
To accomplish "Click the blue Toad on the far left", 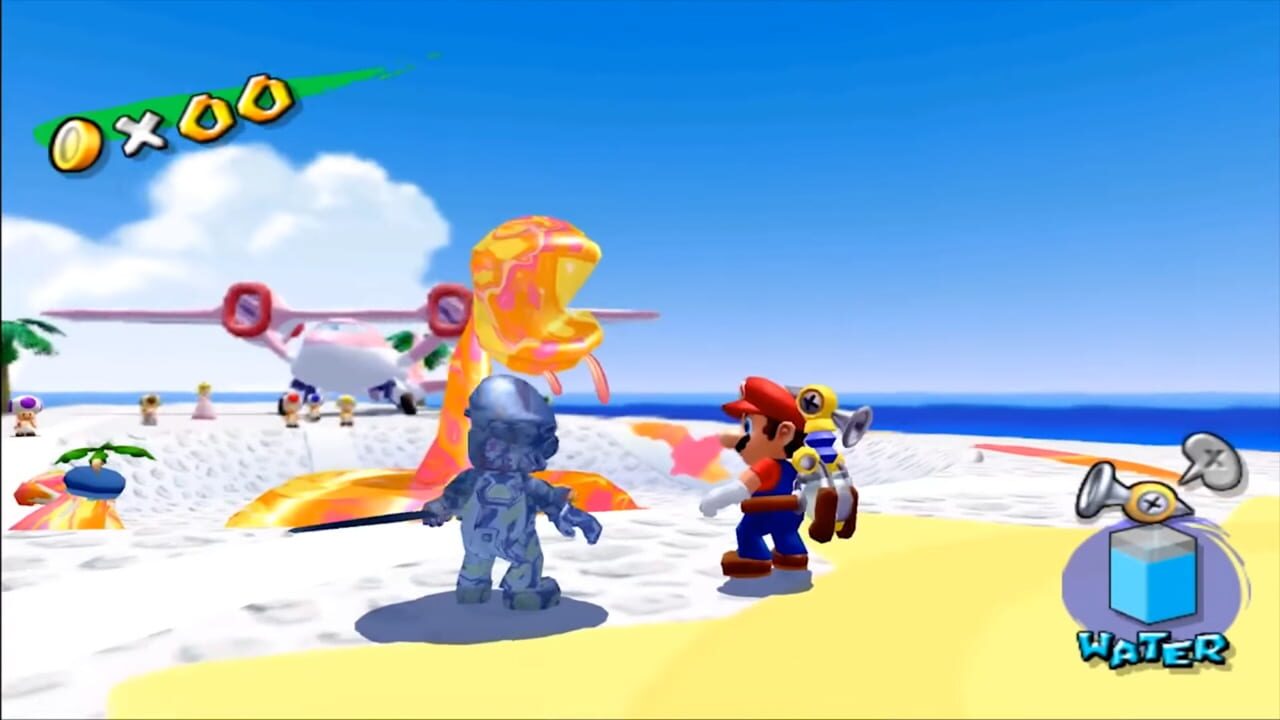I will click(27, 410).
